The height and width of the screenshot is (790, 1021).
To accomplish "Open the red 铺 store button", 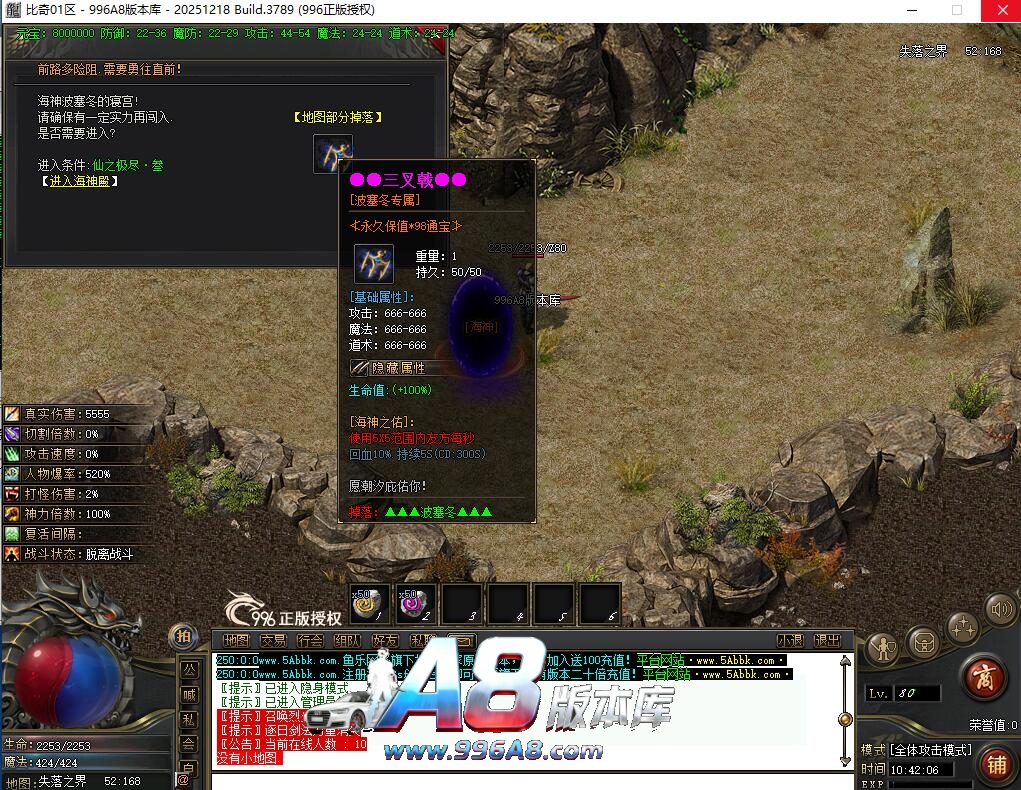I will pyautogui.click(x=995, y=764).
